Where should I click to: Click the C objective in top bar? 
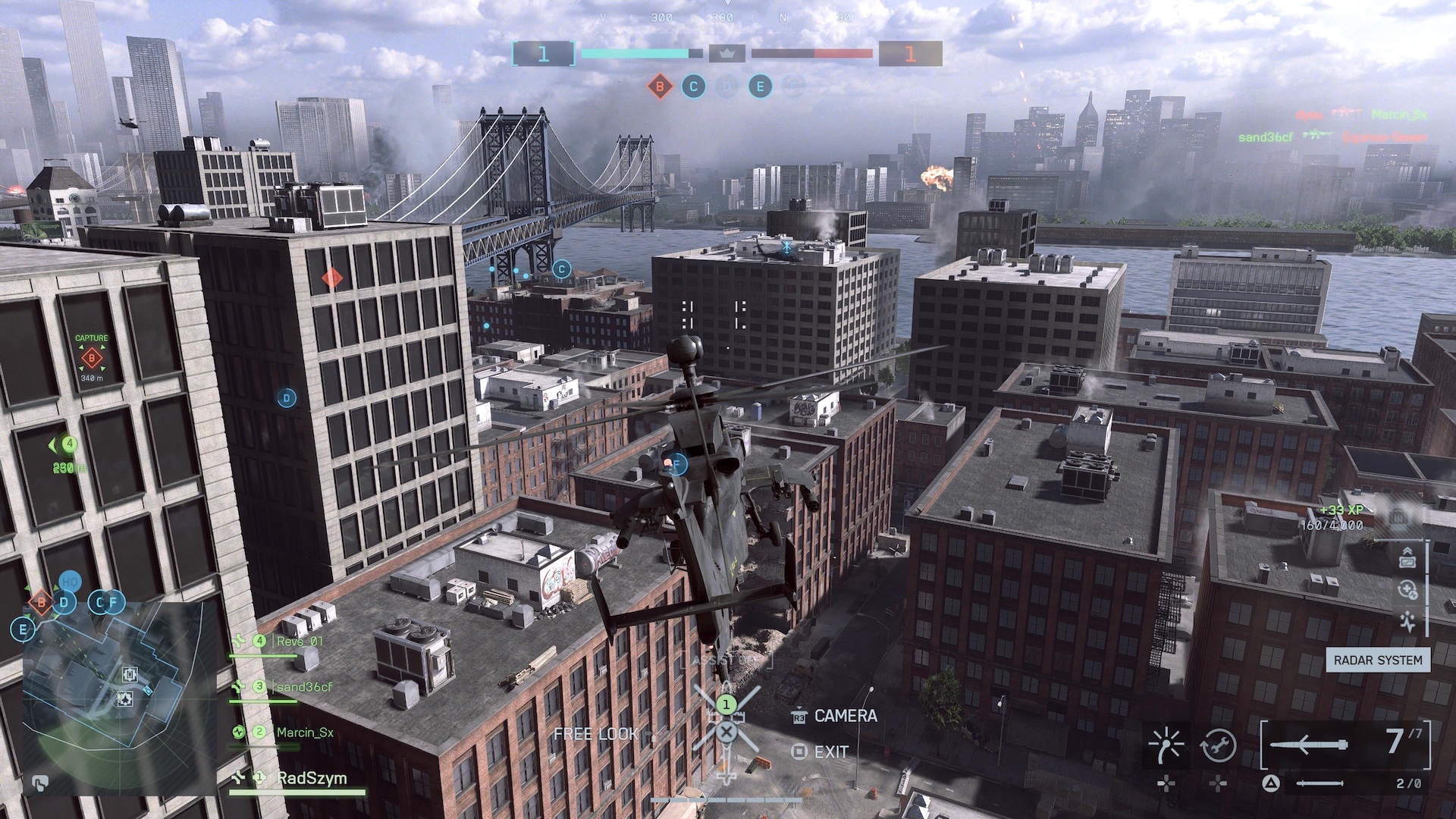(x=693, y=86)
